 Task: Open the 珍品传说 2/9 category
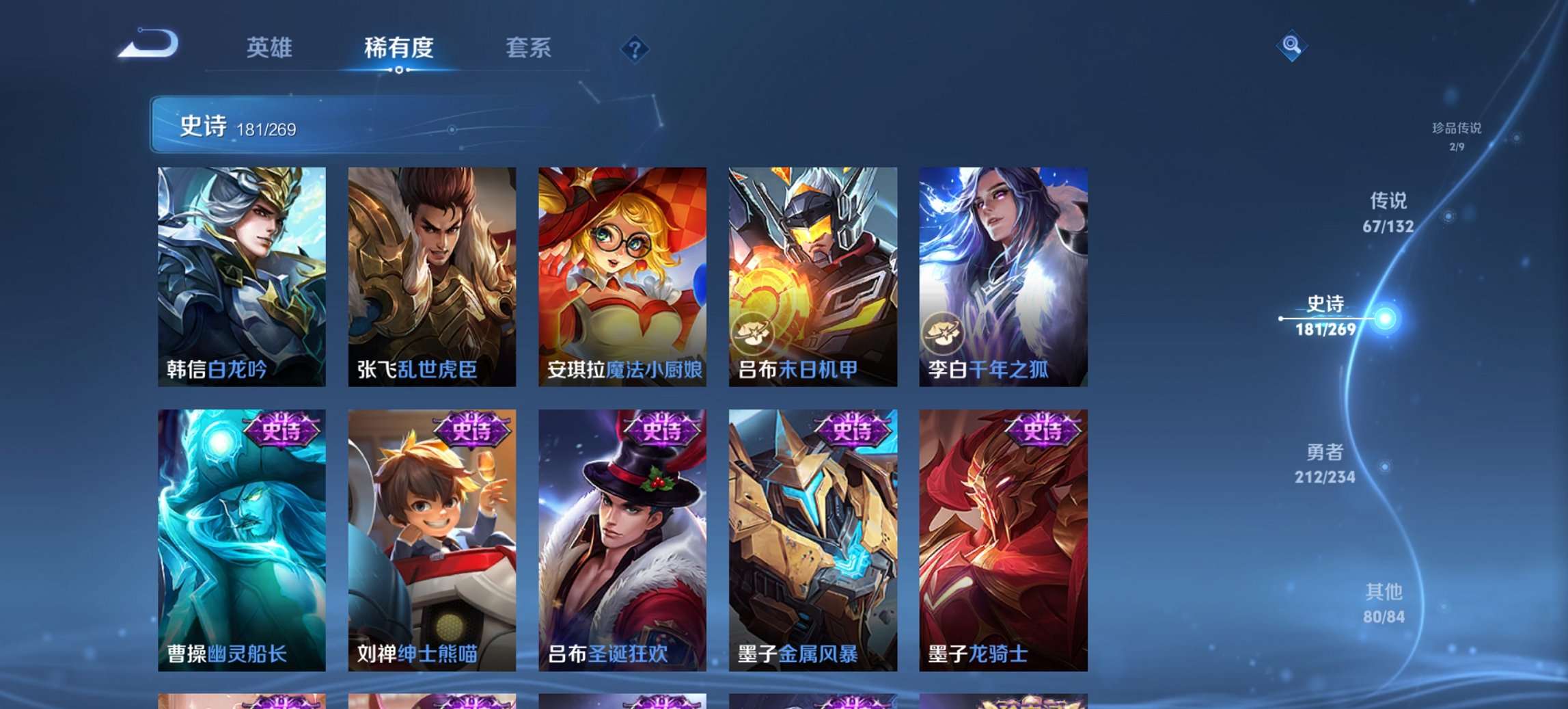1456,134
